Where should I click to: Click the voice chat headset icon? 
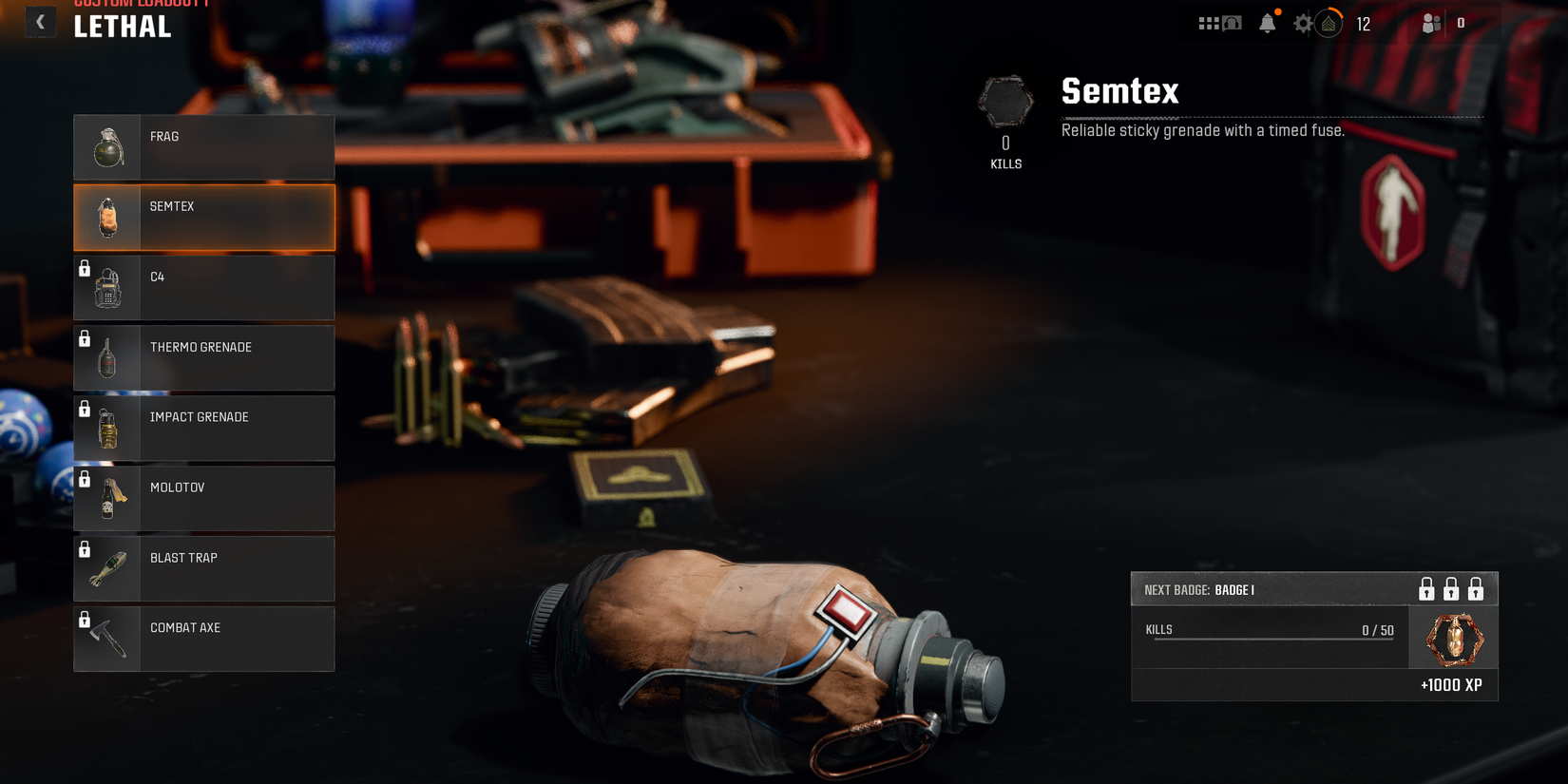[x=1232, y=22]
